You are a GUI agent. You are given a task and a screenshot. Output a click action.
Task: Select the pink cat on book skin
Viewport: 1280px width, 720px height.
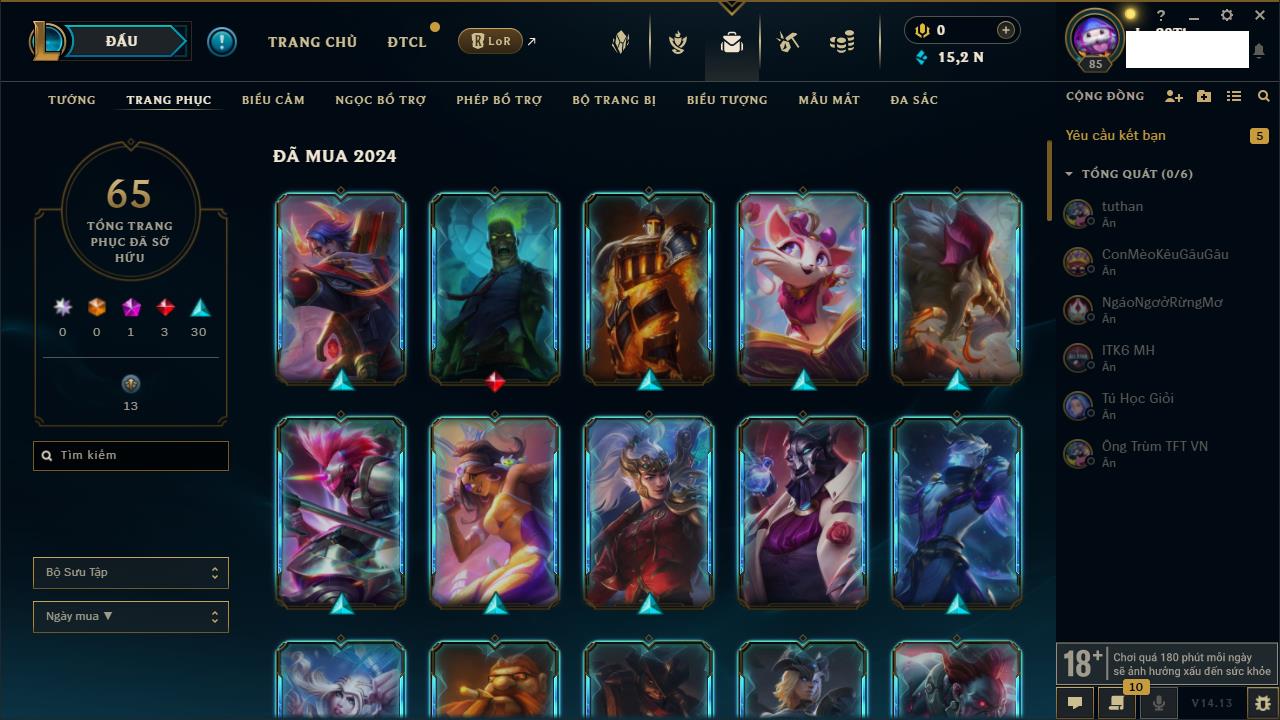(x=803, y=288)
